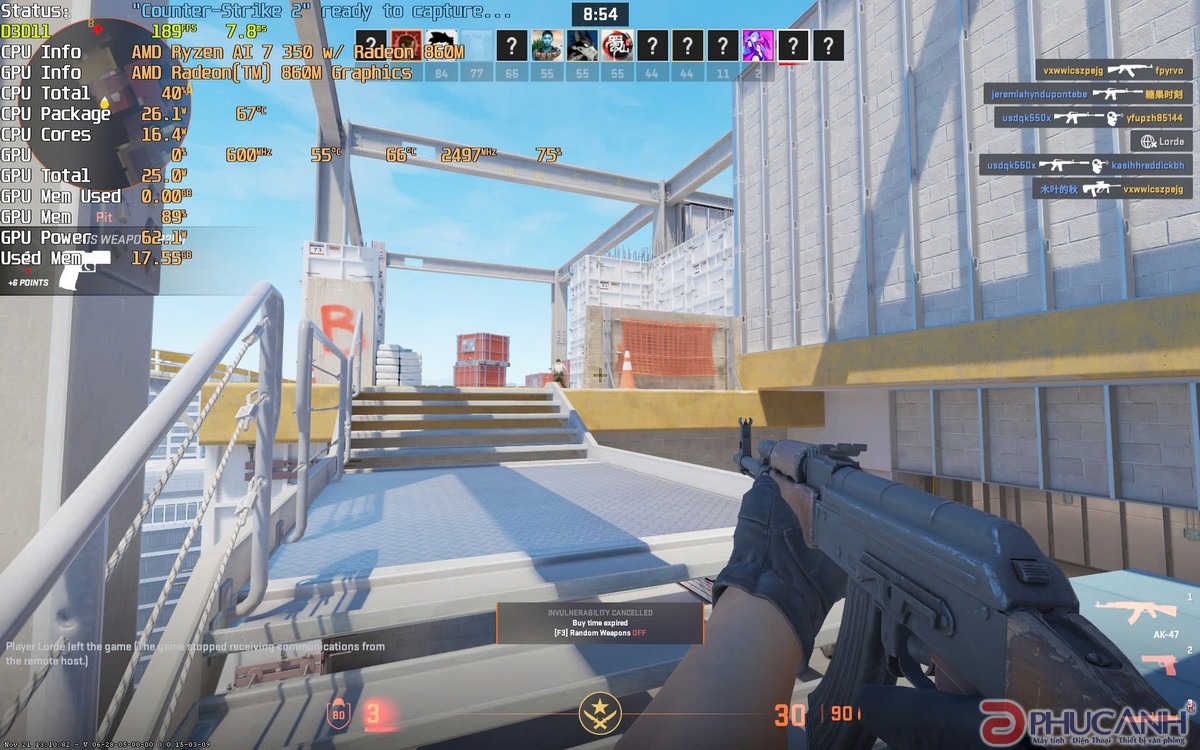Select the man in green shirt avatar
Image resolution: width=1200 pixels, height=750 pixels.
point(547,45)
